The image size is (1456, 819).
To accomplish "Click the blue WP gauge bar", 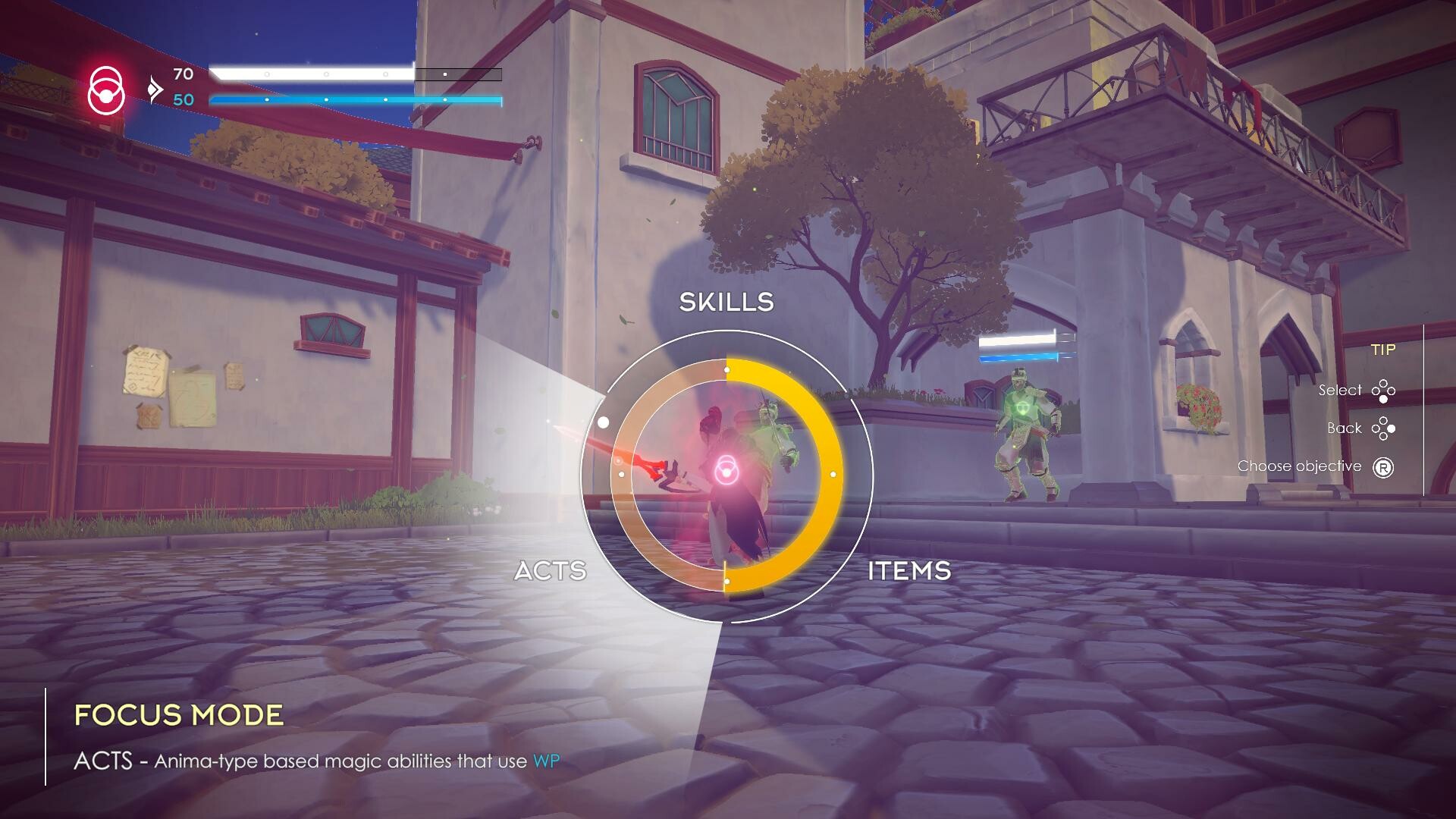I will coord(355,99).
